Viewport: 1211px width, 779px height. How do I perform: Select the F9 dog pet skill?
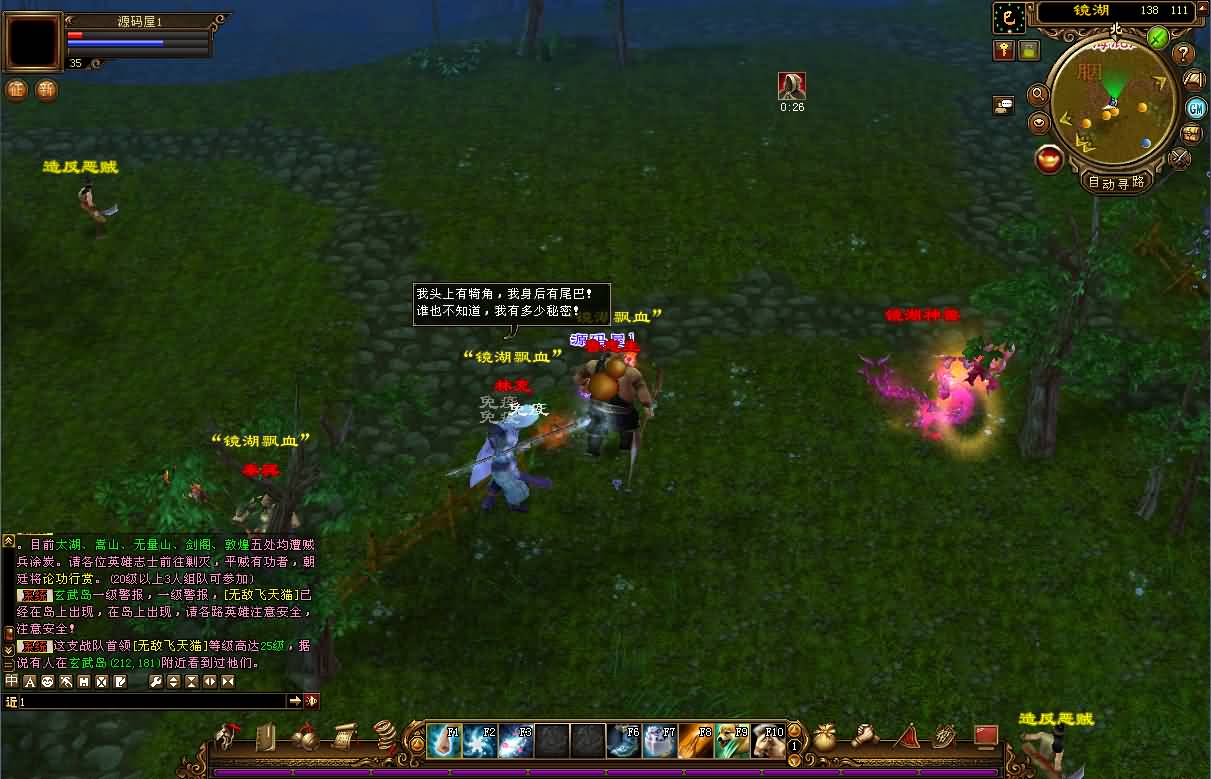[732, 741]
